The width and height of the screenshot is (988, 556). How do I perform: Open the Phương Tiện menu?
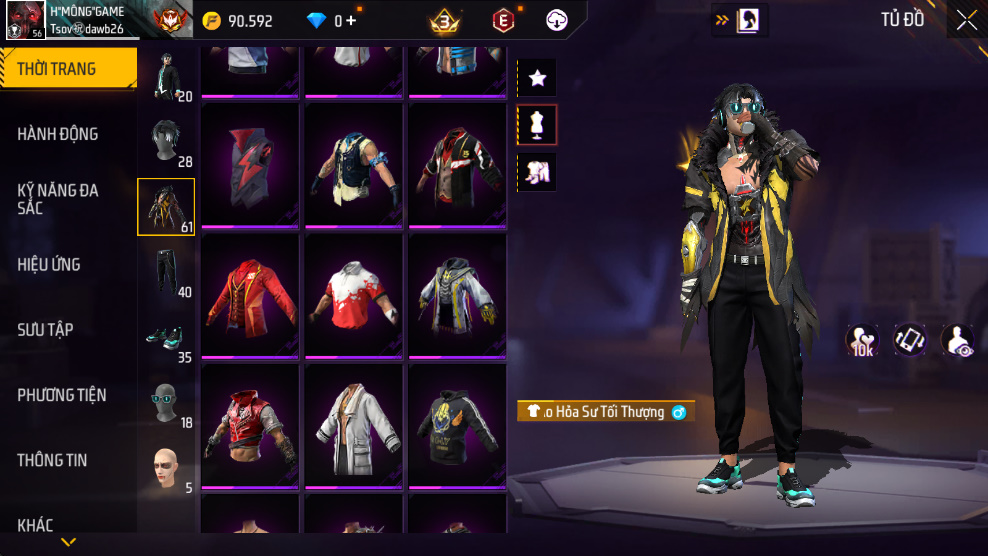pos(62,395)
